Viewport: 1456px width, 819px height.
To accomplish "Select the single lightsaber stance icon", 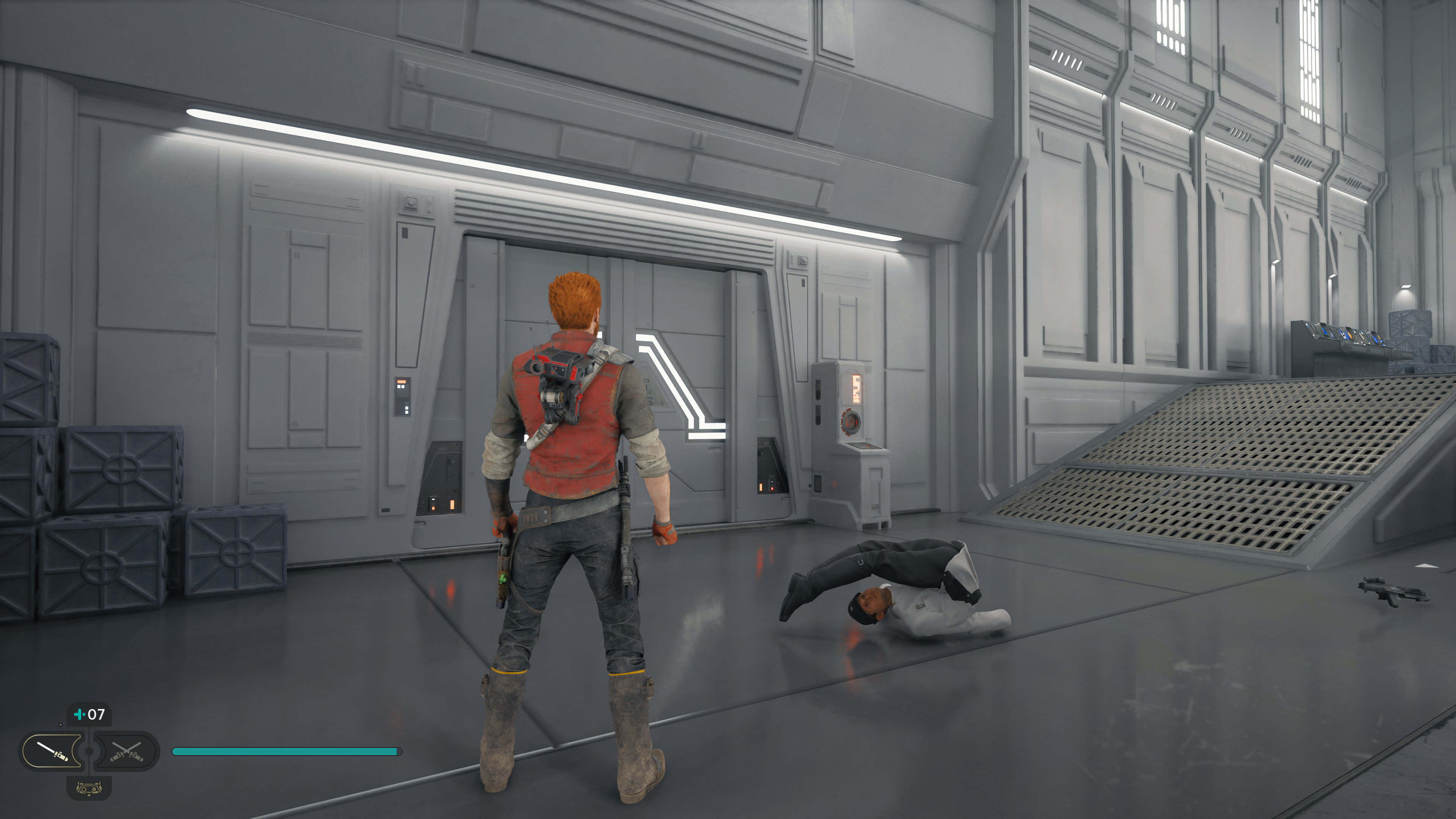I will [53, 751].
